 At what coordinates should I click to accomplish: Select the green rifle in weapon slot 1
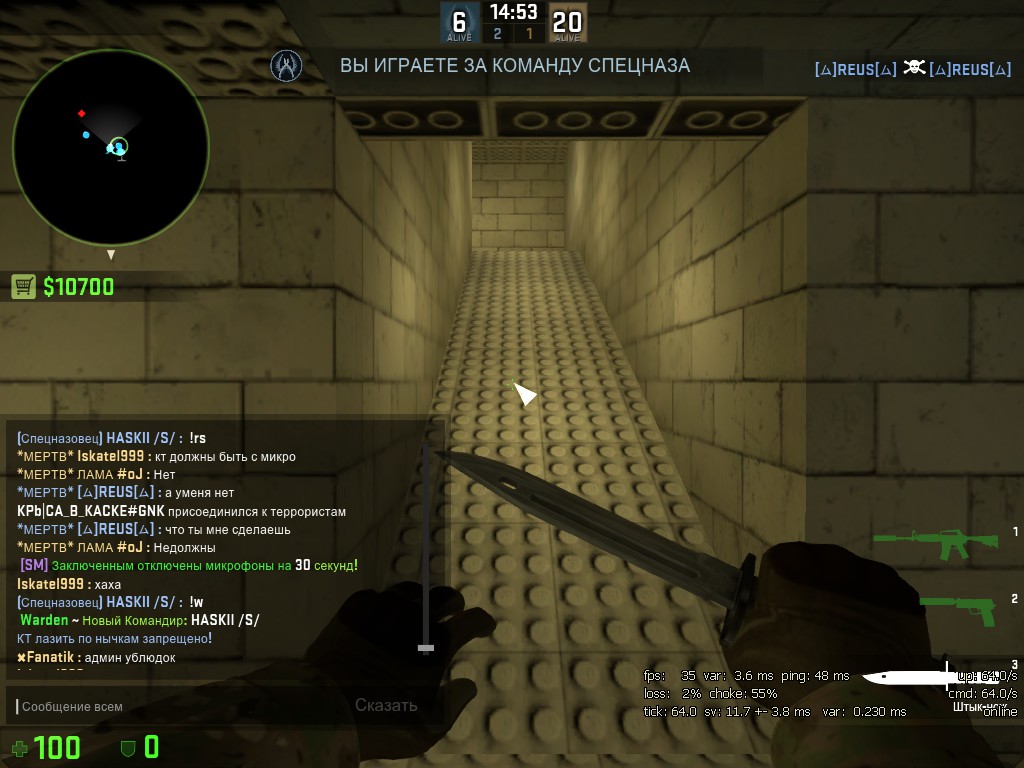click(936, 542)
